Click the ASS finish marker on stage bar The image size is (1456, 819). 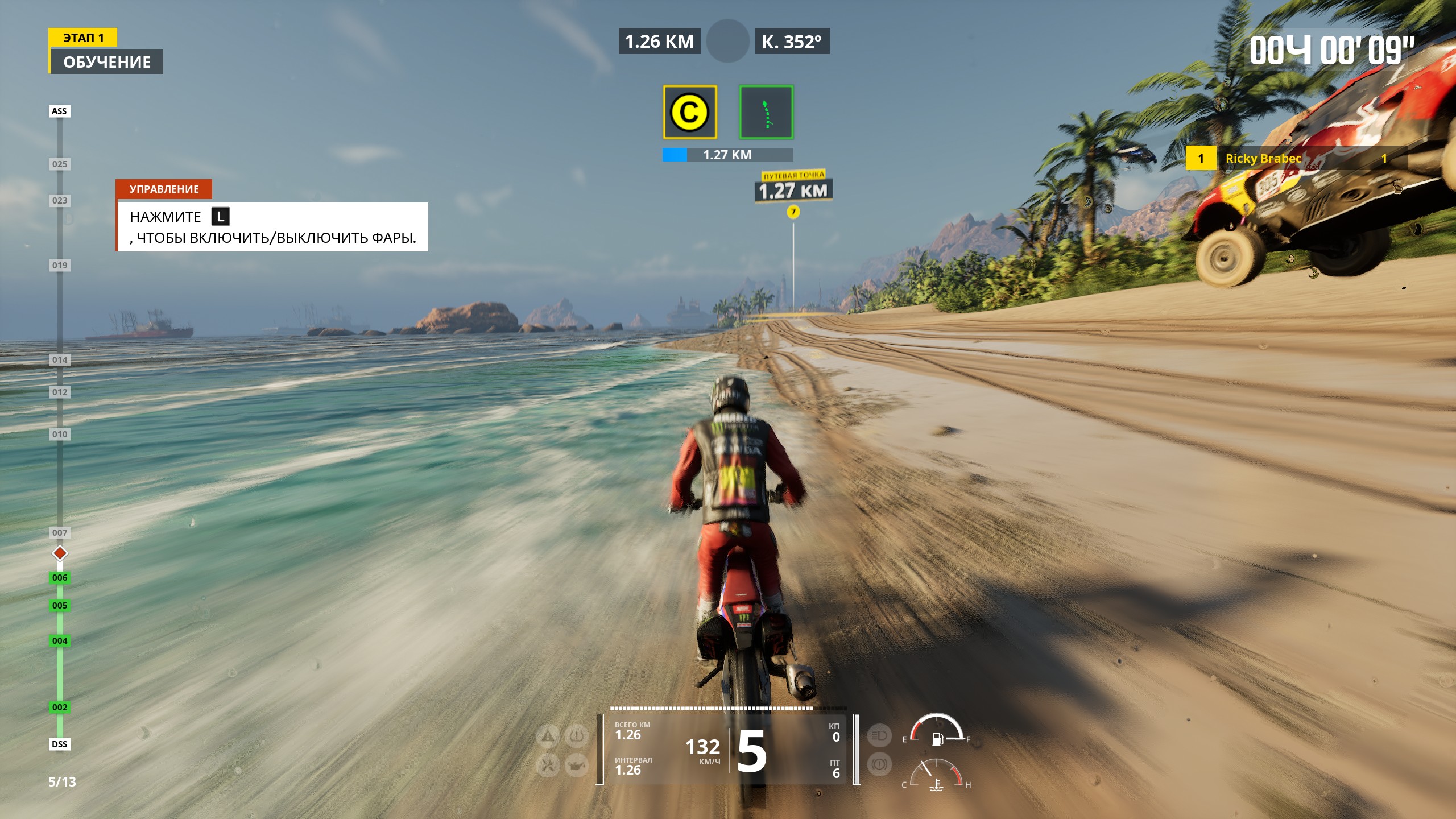pos(59,111)
